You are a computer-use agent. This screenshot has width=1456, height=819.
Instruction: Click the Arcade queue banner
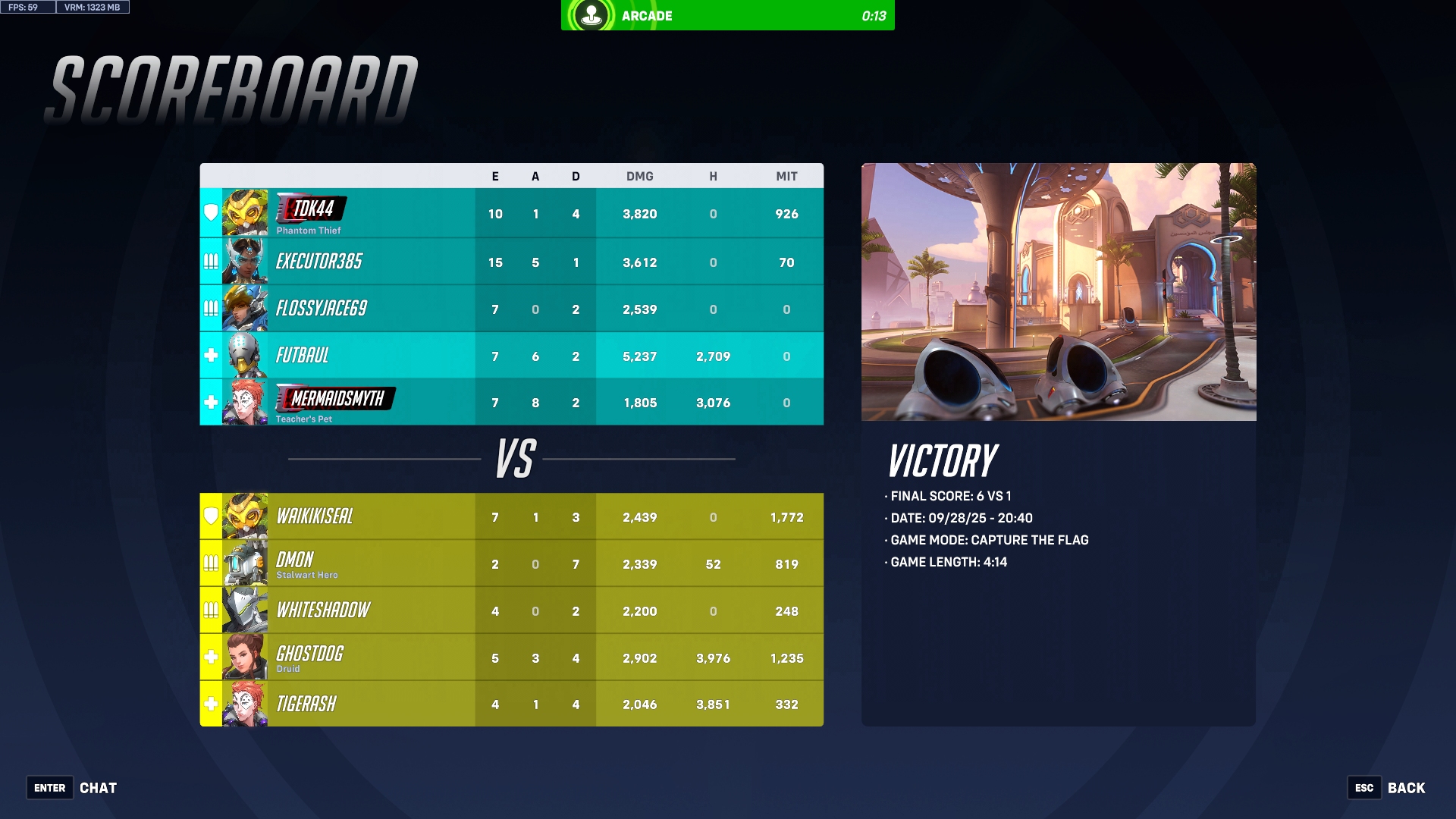727,15
